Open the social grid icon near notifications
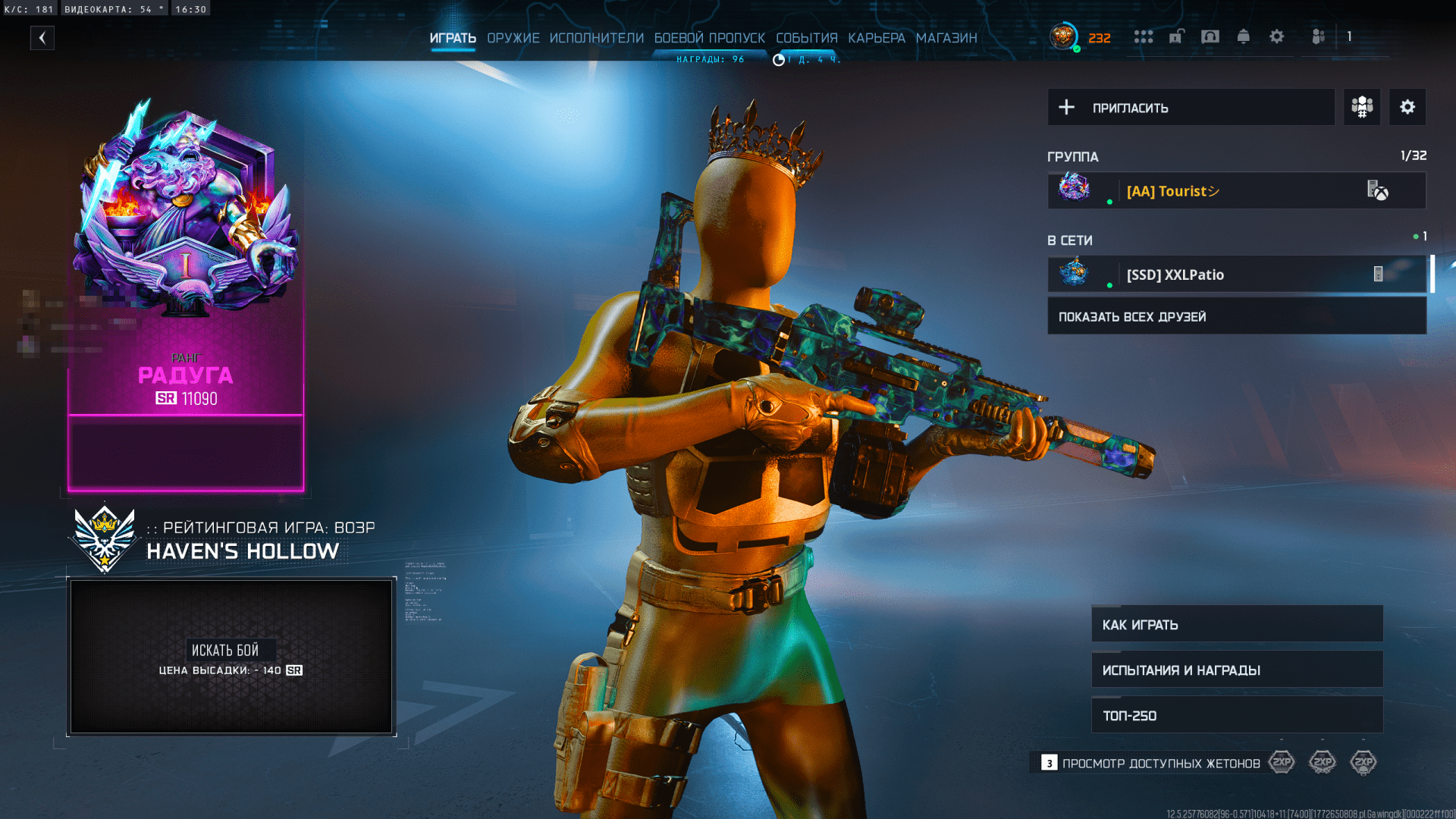 [x=1143, y=36]
